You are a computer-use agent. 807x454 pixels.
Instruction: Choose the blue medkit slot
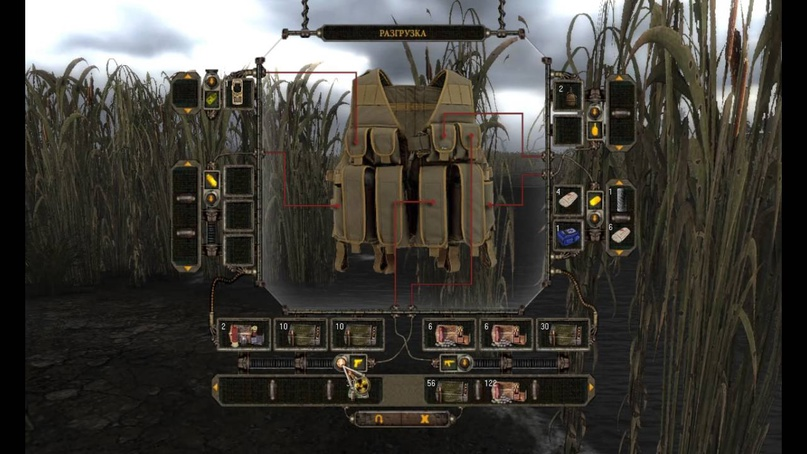tap(568, 236)
